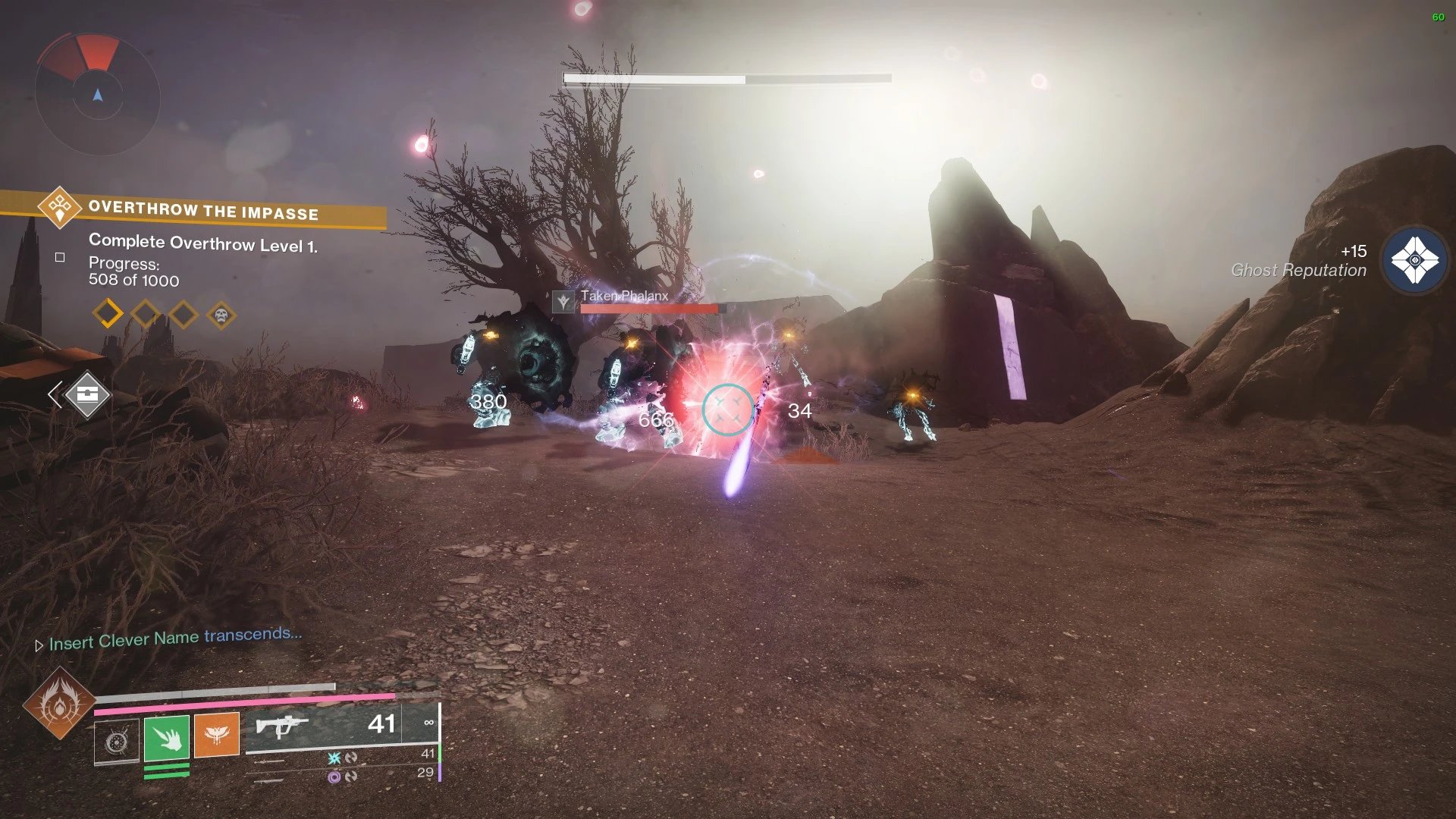
Task: Select the grey grenade ability slot
Action: click(x=117, y=742)
